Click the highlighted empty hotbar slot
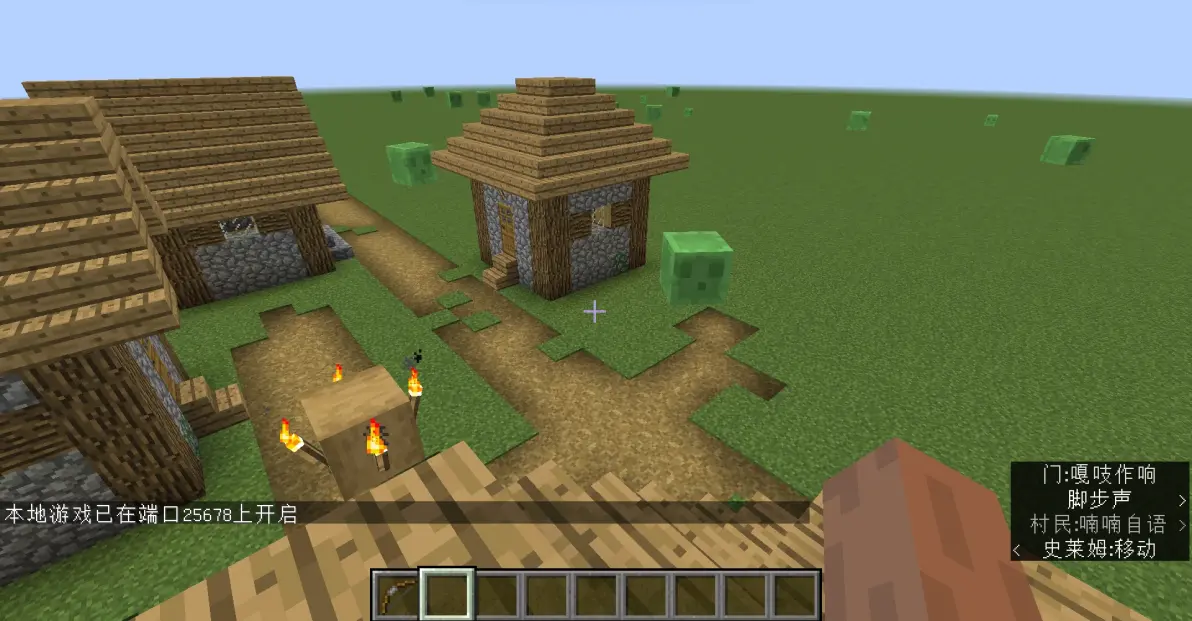1192x621 pixels. coord(447,595)
